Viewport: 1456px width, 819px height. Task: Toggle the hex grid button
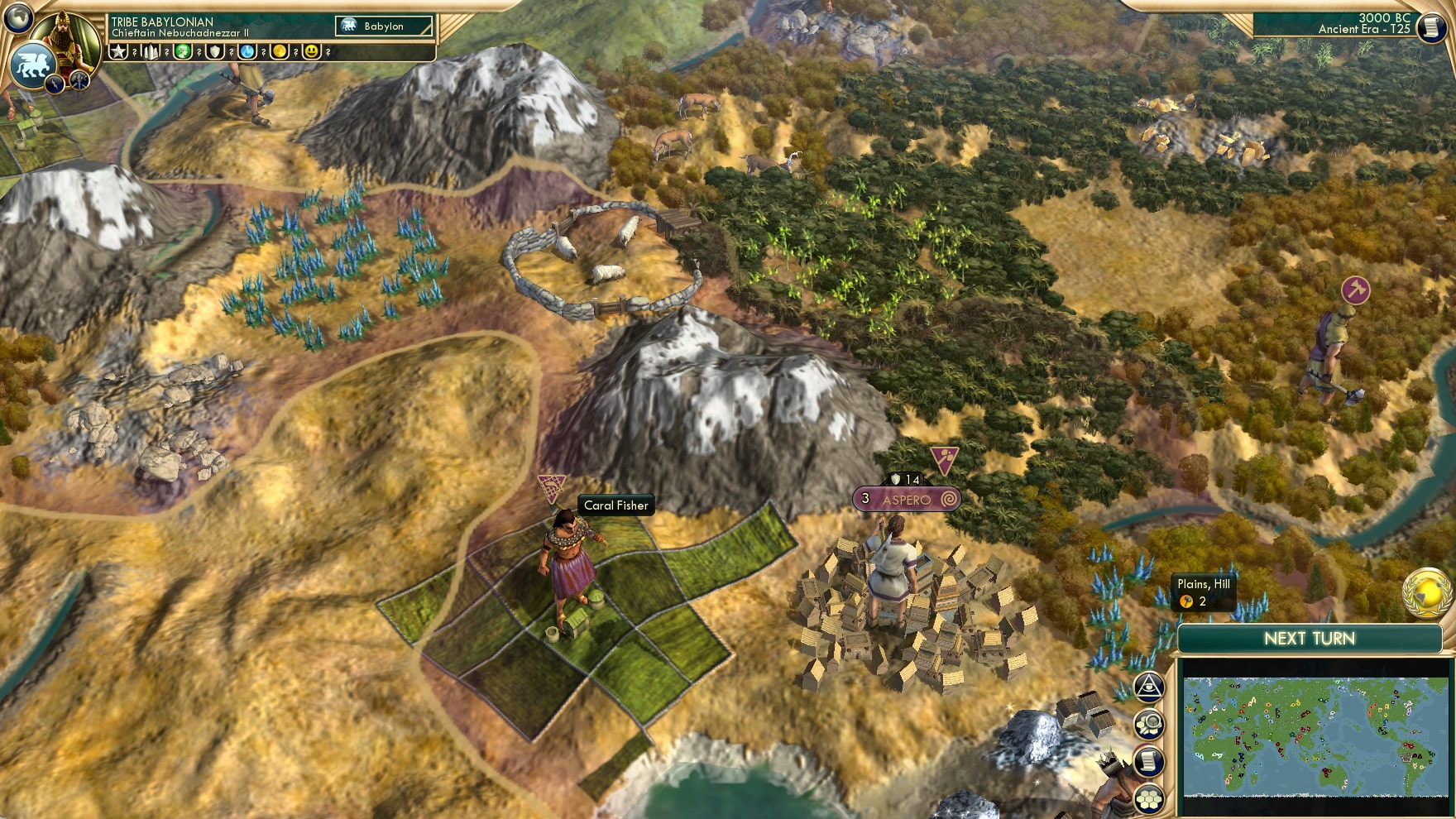tap(1149, 798)
